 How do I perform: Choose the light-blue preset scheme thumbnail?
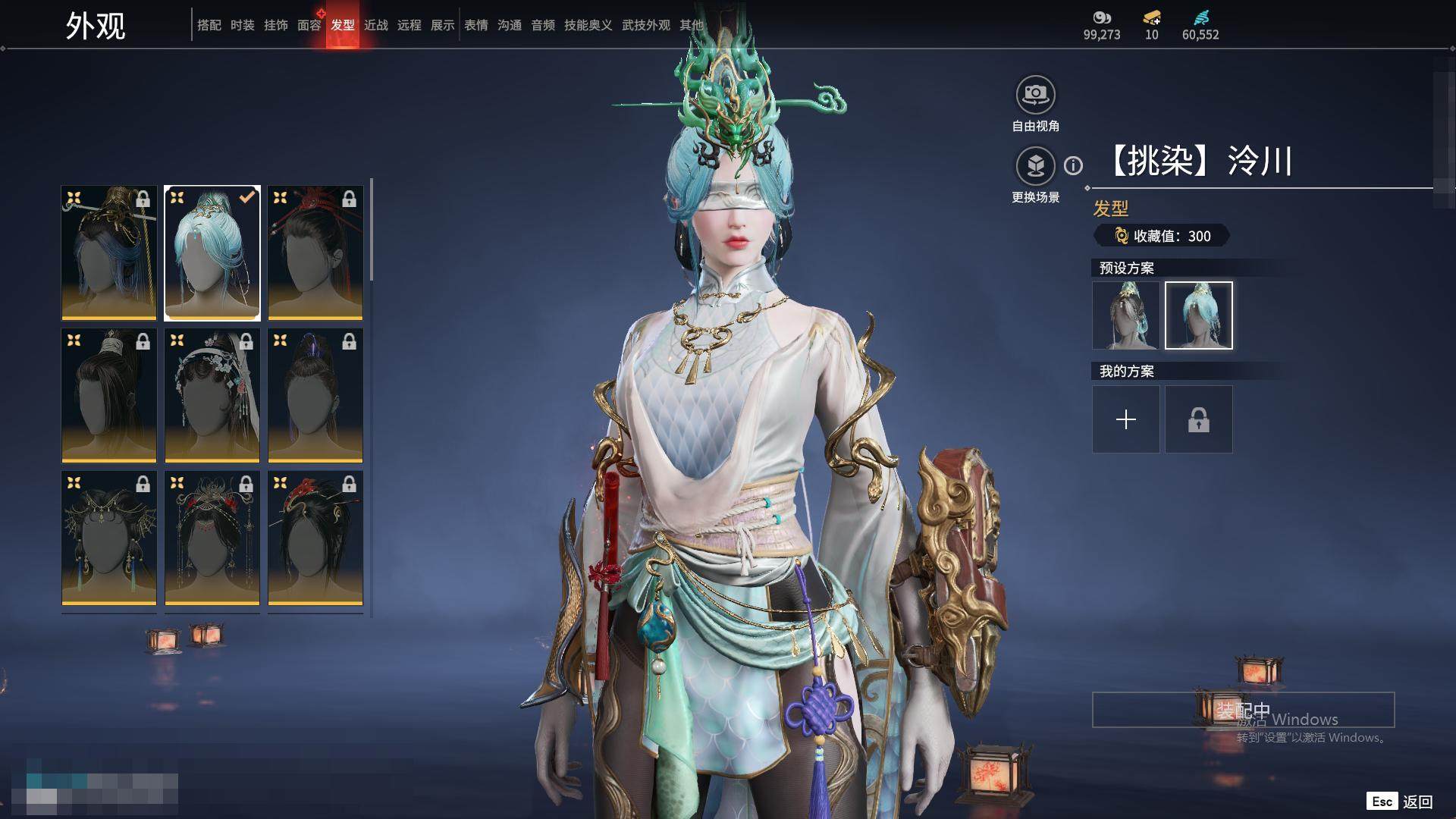click(1198, 315)
